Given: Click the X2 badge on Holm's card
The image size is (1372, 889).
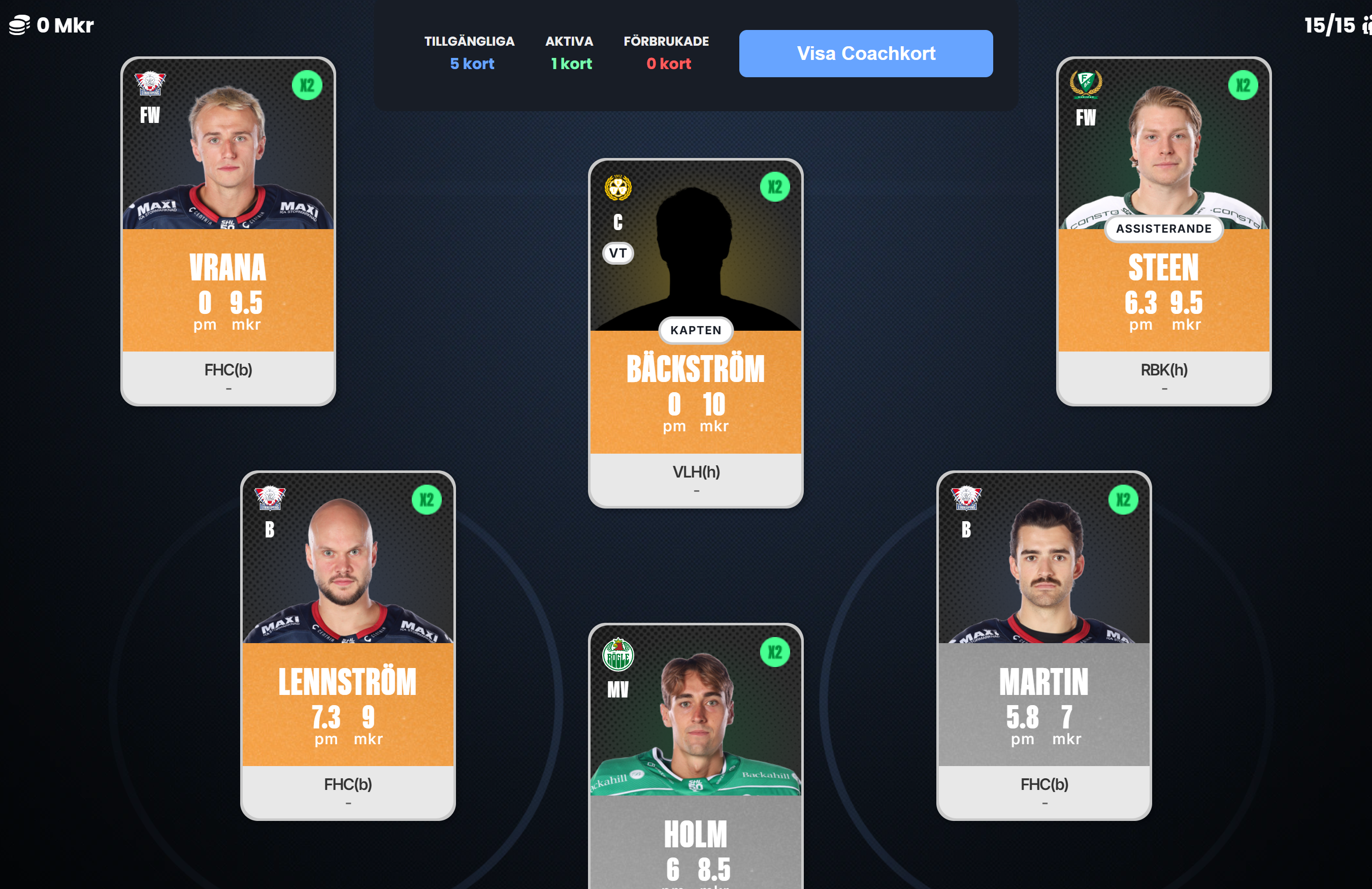Looking at the screenshot, I should tap(774, 652).
